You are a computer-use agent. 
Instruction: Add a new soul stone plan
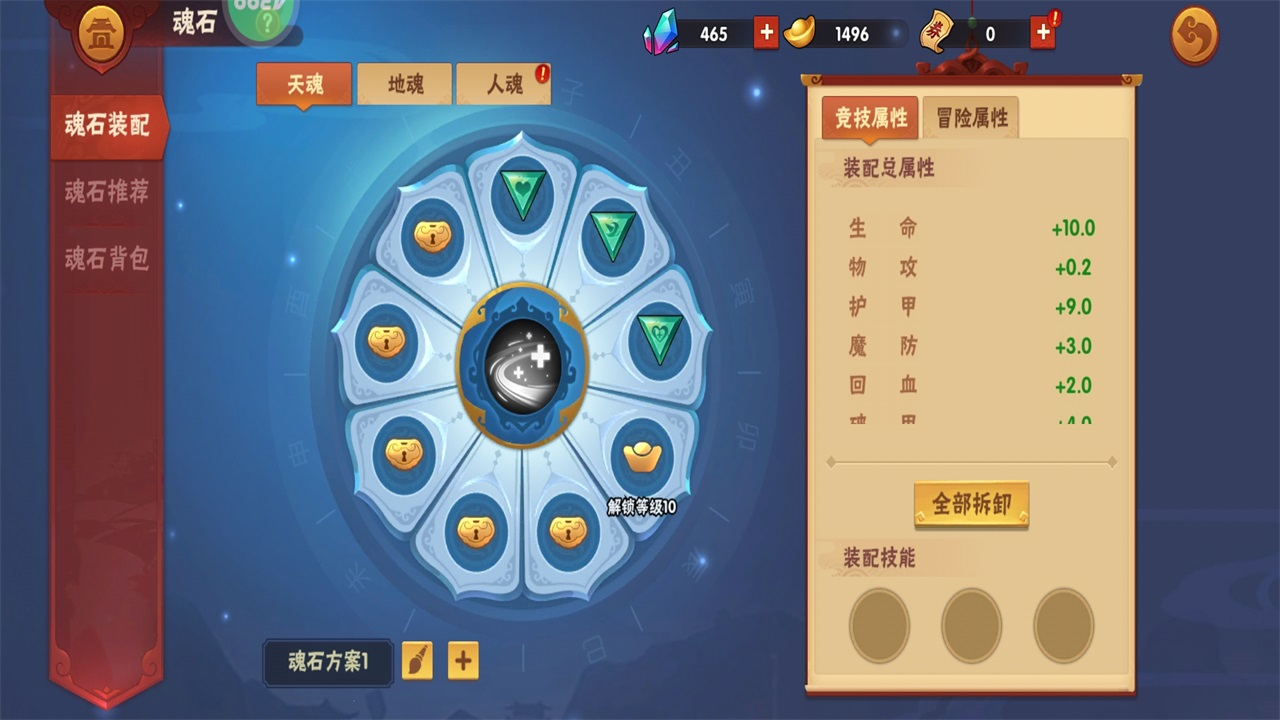click(463, 661)
